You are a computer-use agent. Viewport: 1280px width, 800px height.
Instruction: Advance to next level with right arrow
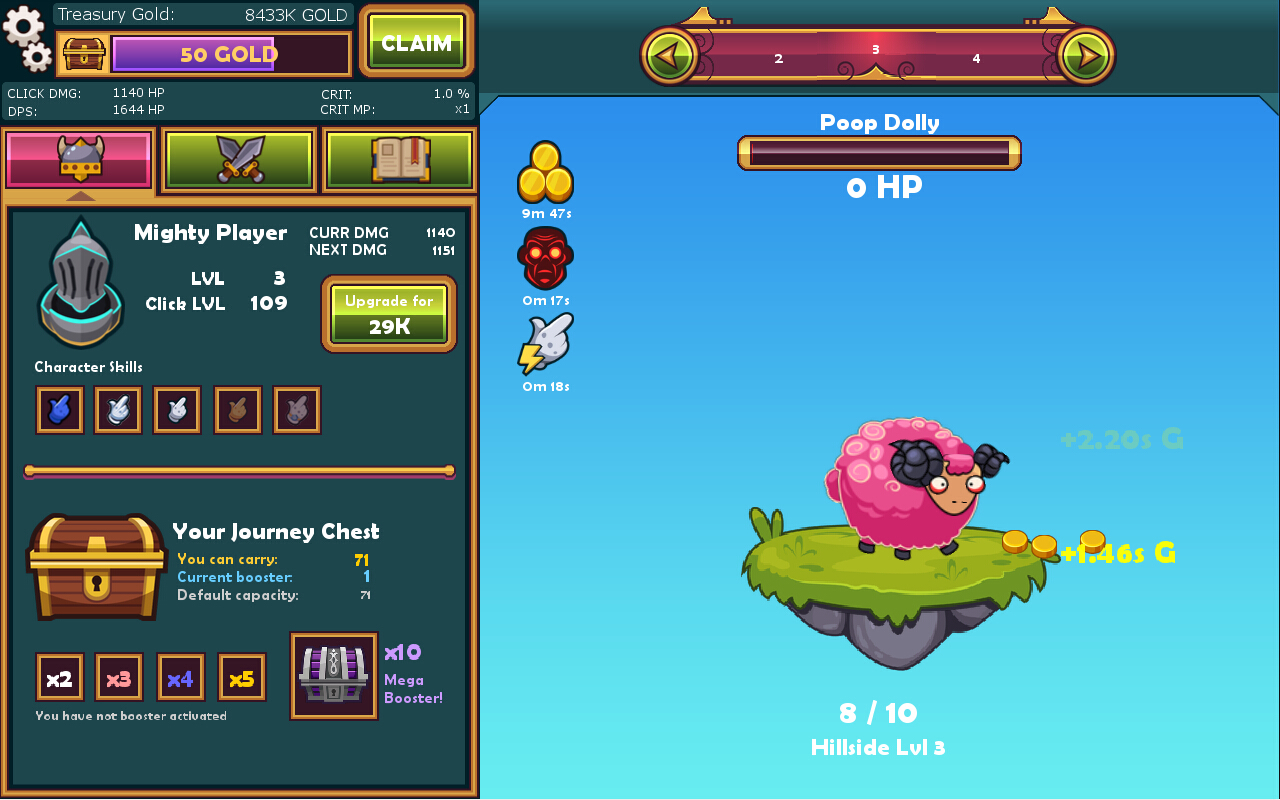coord(1085,55)
